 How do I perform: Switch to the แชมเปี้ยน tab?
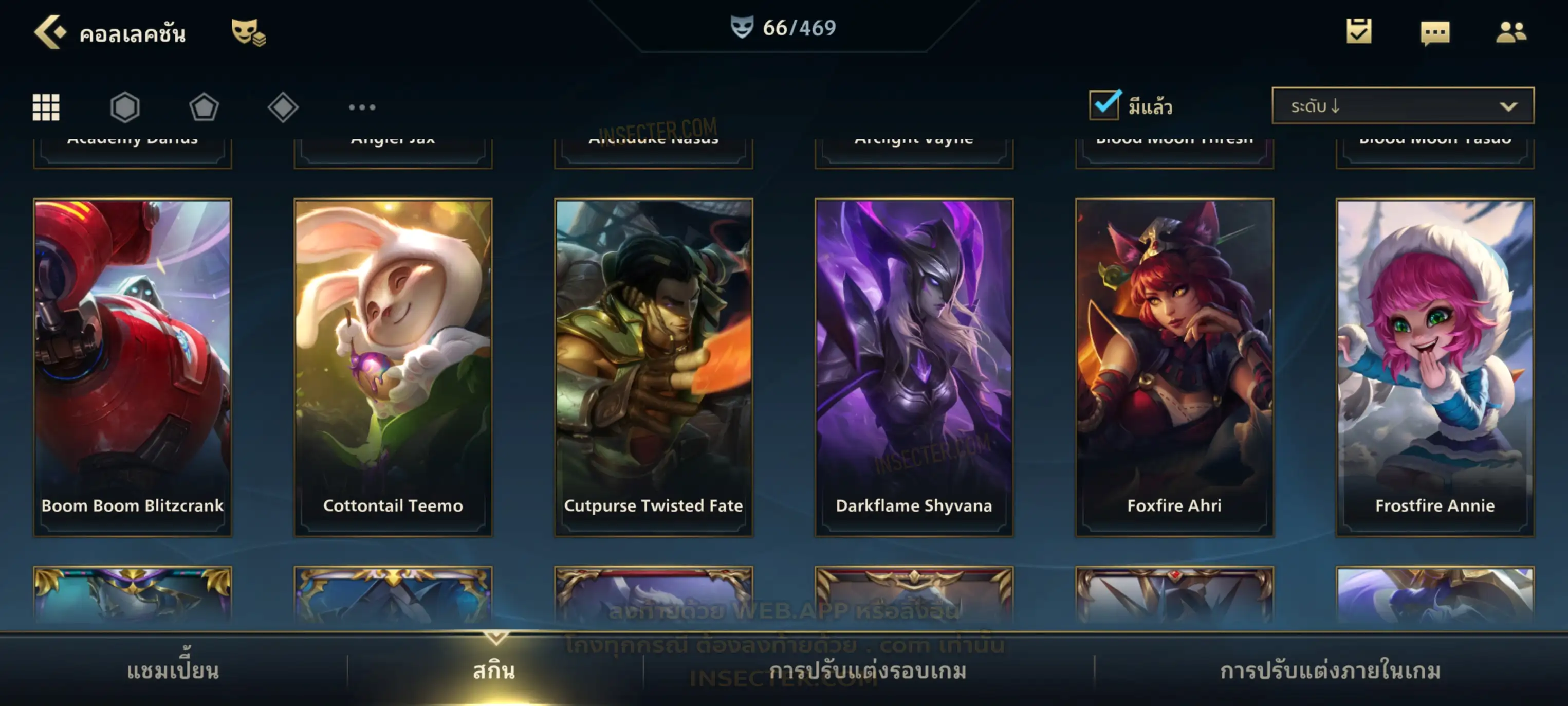click(173, 671)
